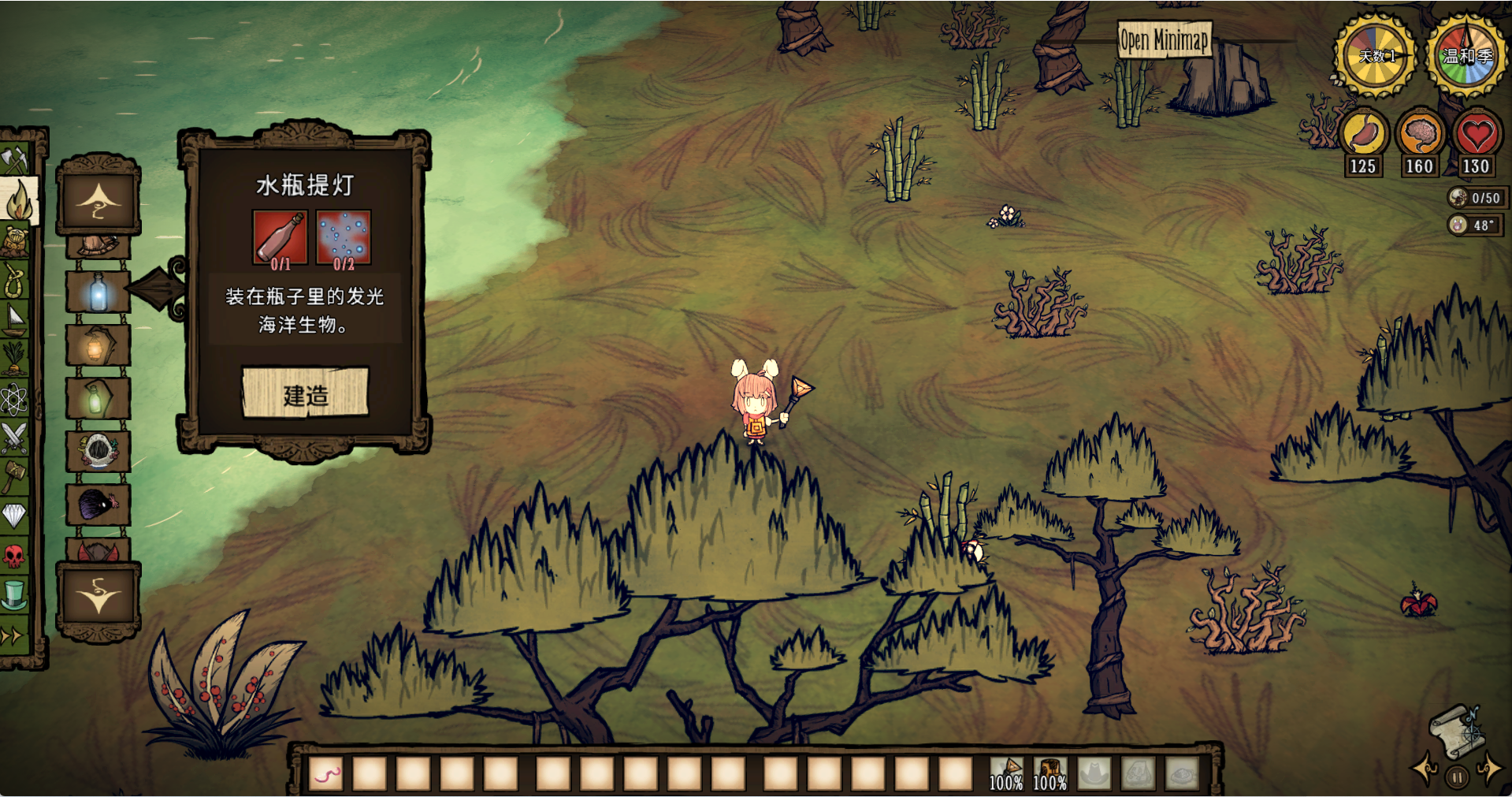This screenshot has width=1512, height=797.
Task: Switch to the red skull magic tab
Action: pos(15,556)
